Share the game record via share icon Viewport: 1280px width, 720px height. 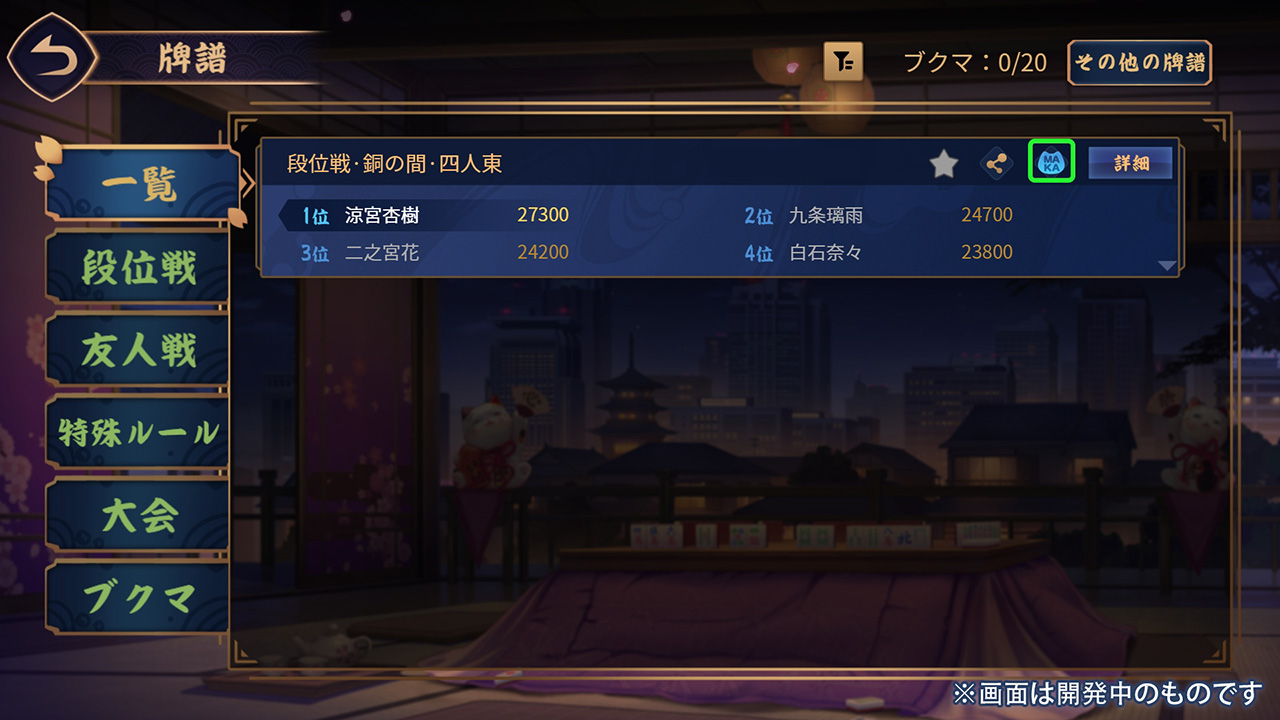[995, 164]
